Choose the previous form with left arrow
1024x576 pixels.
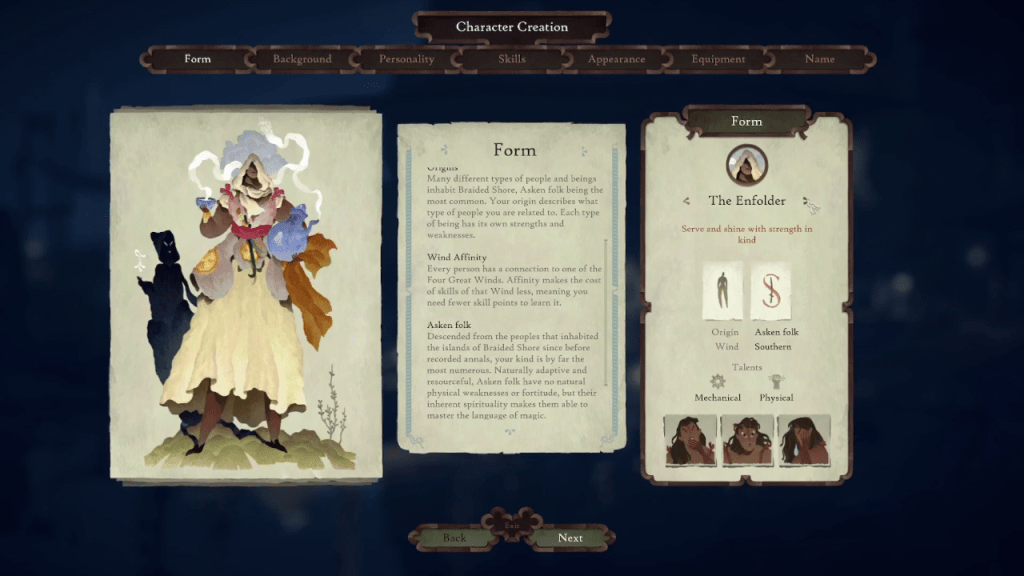tap(686, 201)
